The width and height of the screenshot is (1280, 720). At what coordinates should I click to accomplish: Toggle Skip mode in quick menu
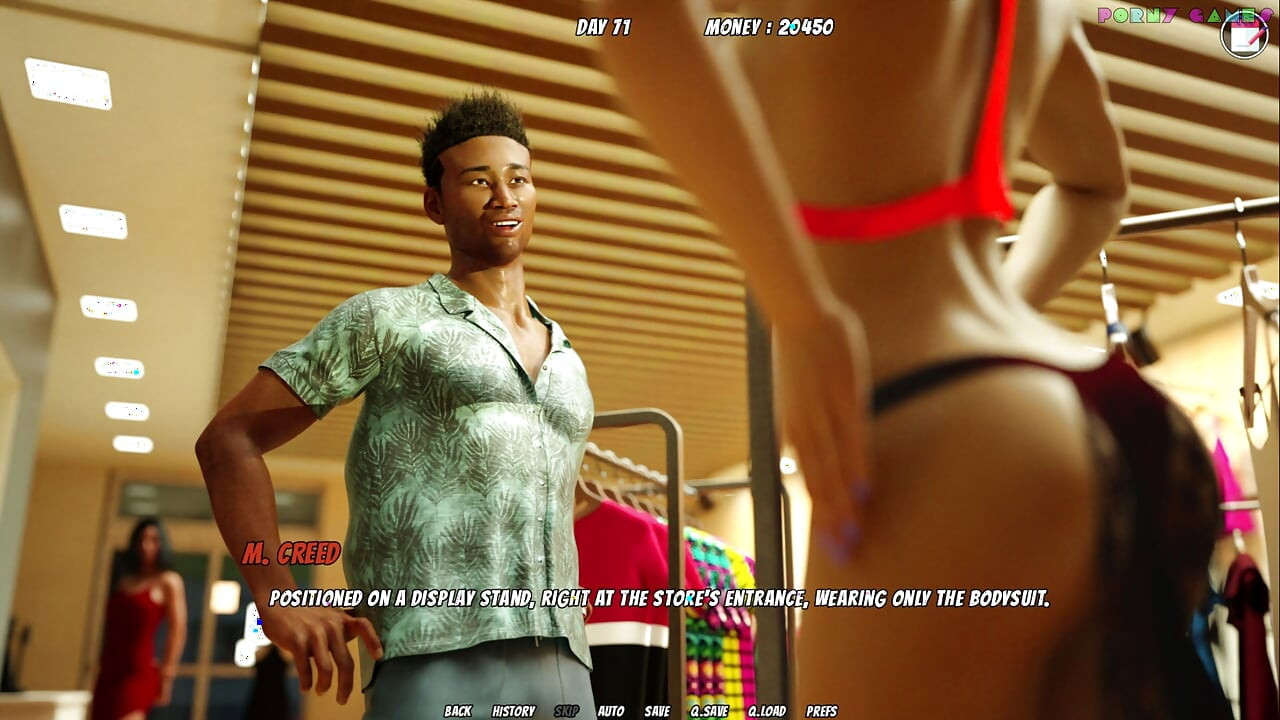point(566,711)
